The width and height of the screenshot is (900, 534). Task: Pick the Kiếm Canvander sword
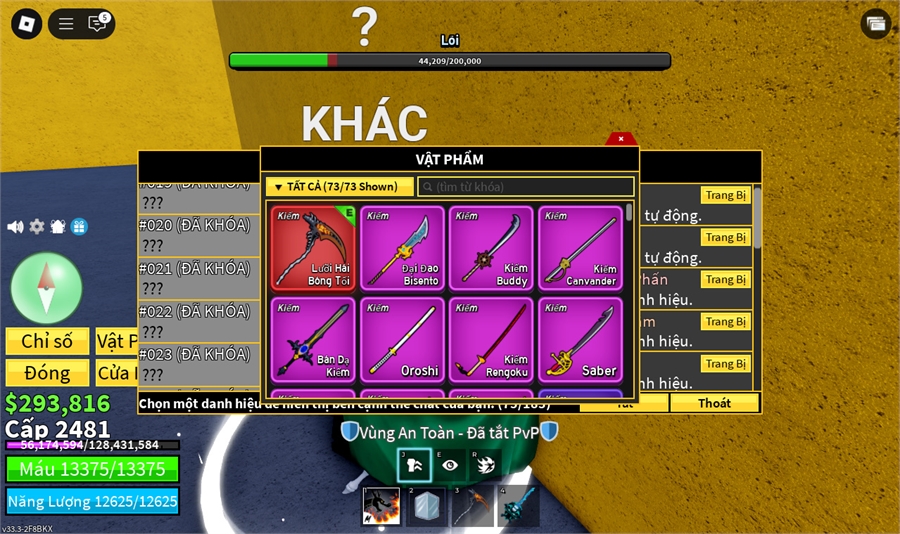click(x=580, y=248)
